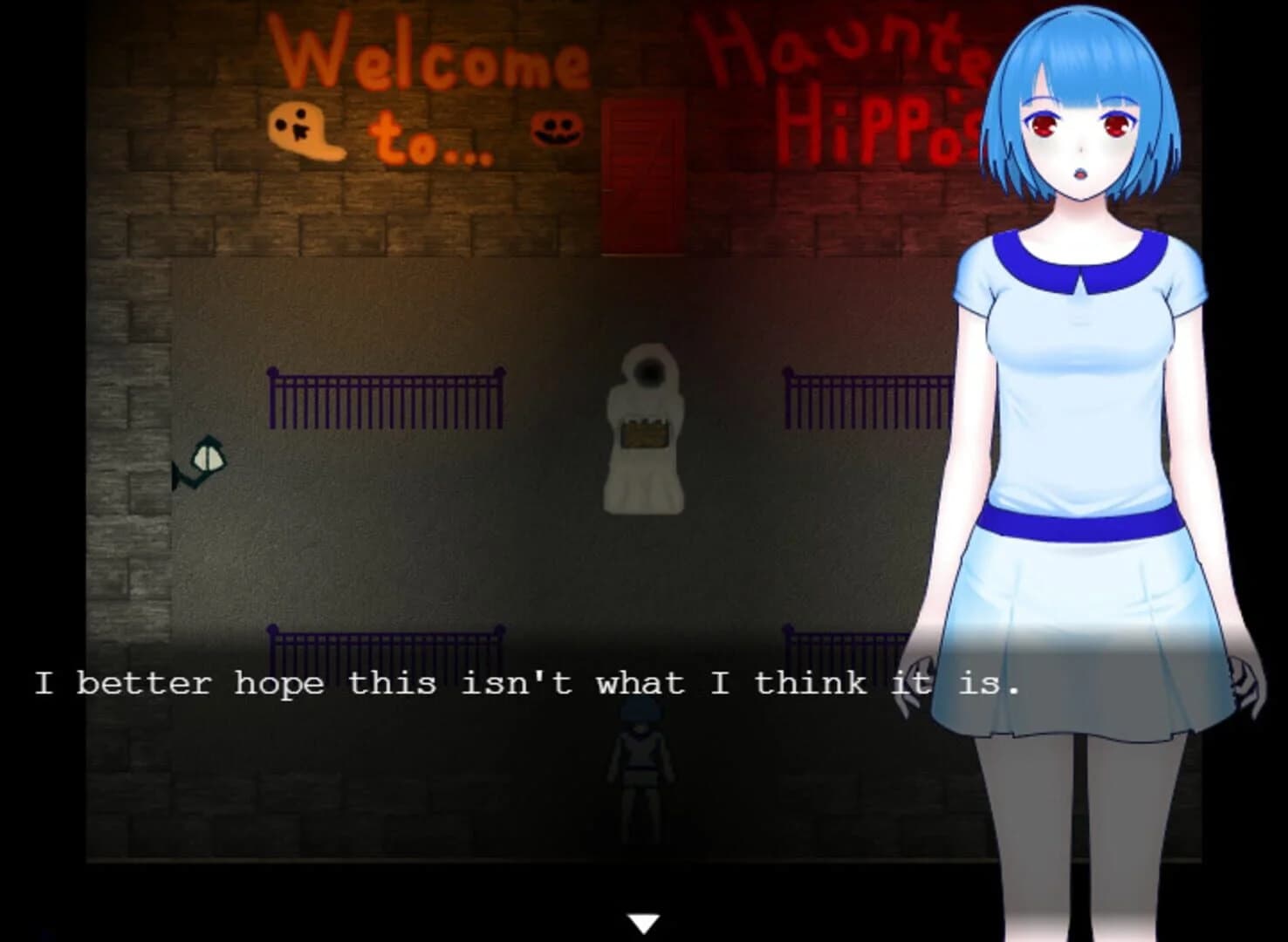Click the blue skirt belt on the portrait

(x=1082, y=521)
